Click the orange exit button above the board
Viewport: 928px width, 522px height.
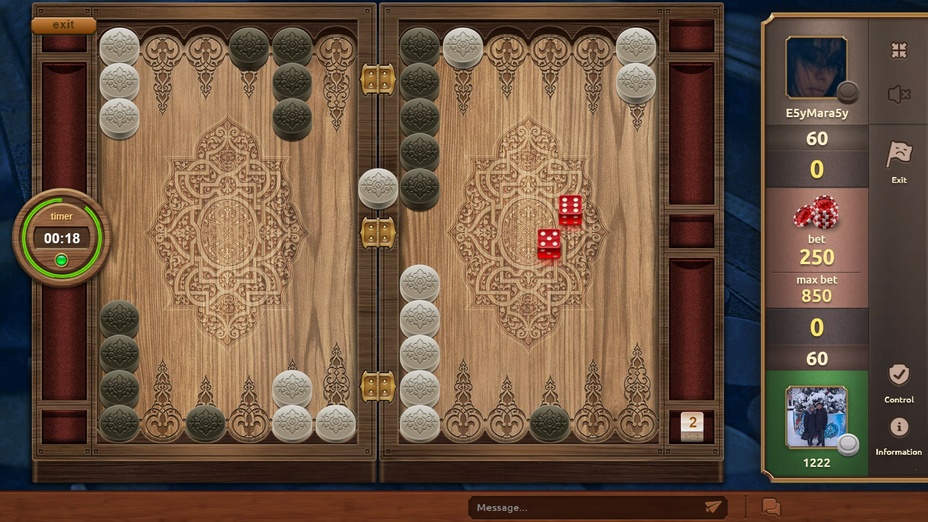click(63, 25)
